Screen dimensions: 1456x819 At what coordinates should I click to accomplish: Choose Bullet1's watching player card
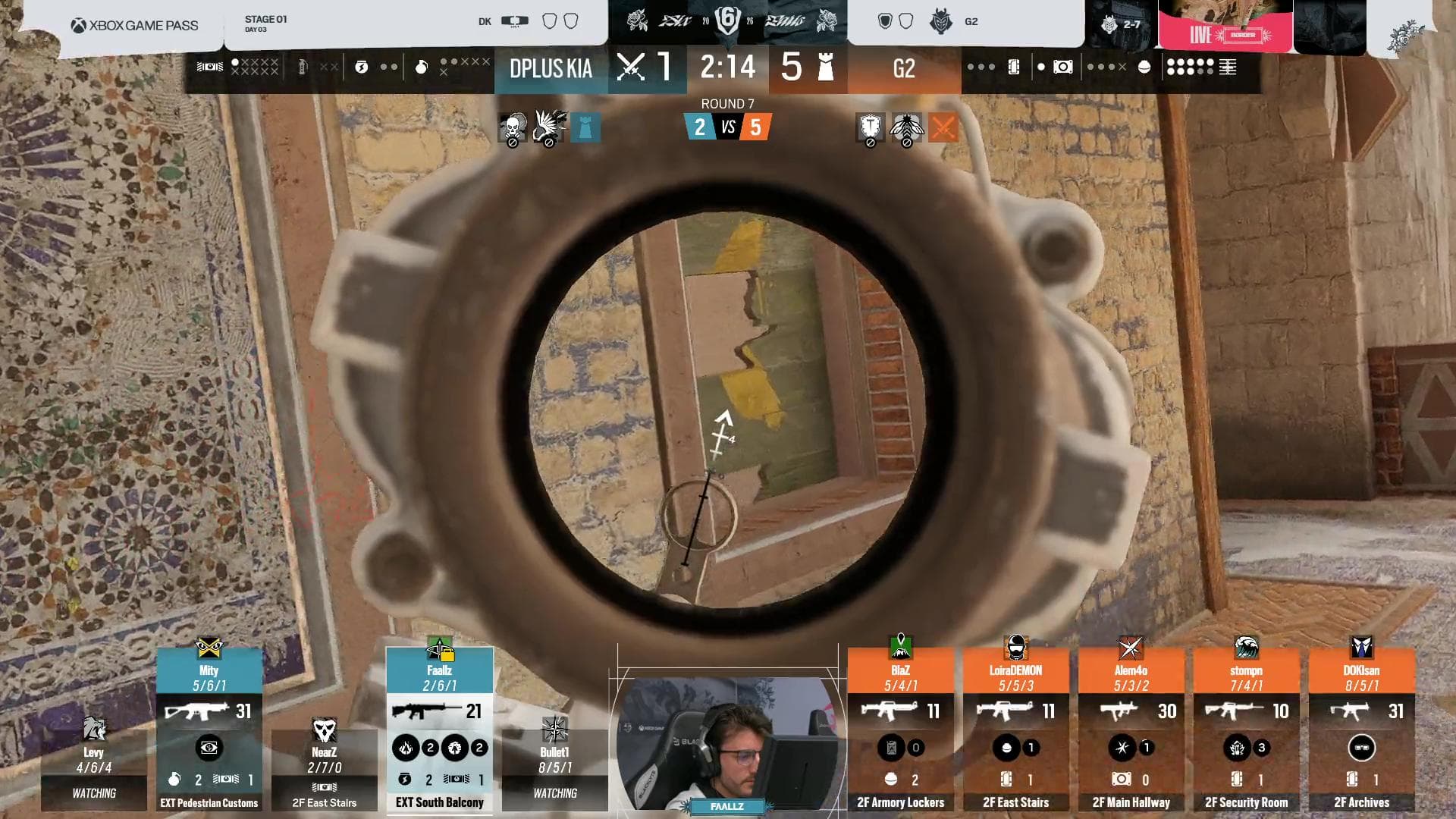554,766
